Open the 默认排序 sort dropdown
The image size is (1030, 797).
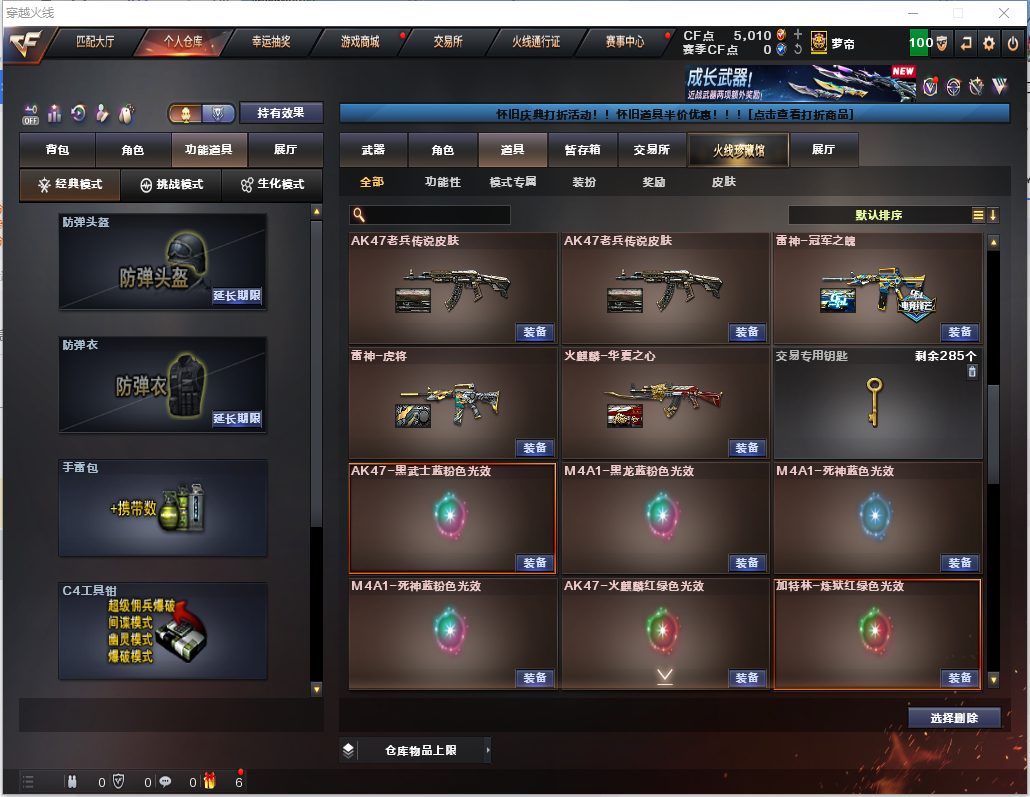[x=879, y=215]
